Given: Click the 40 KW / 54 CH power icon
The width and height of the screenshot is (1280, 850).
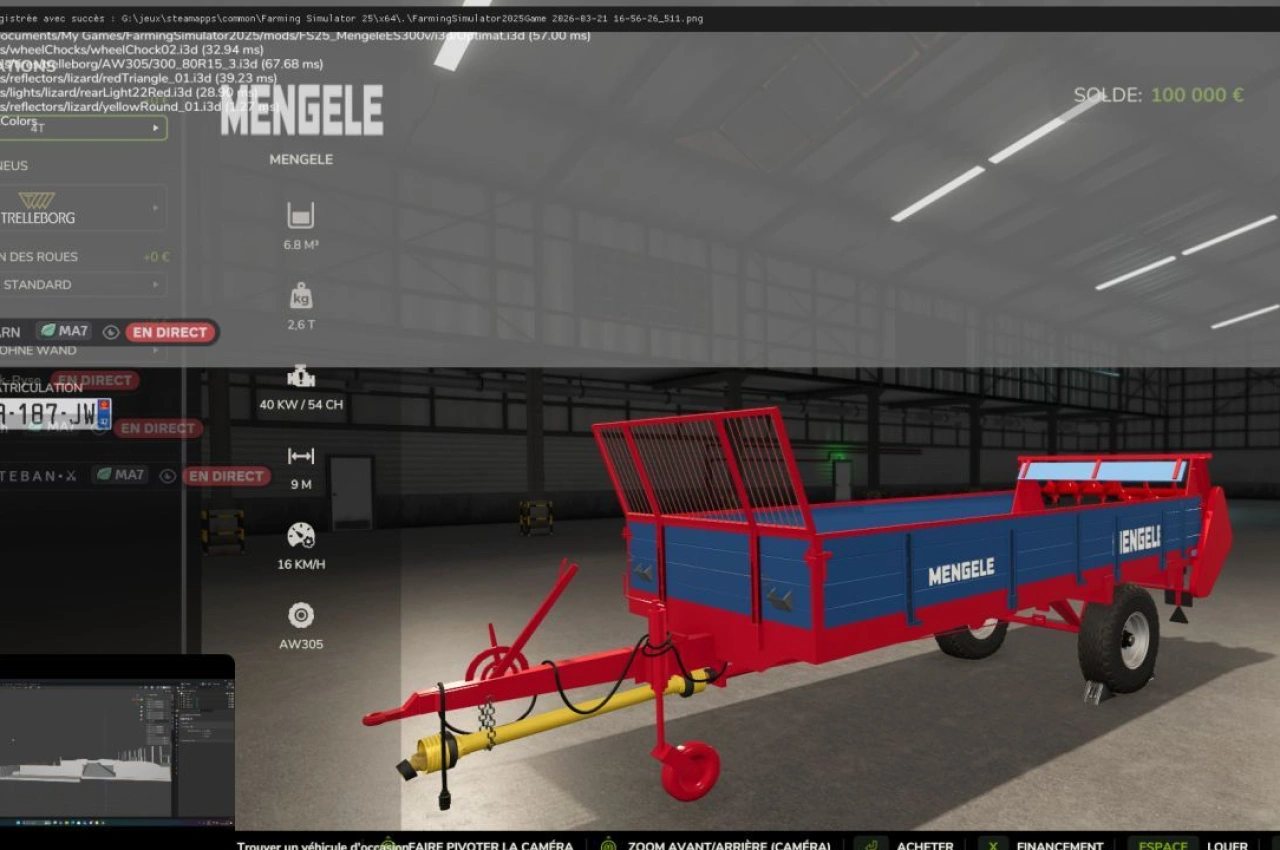Looking at the screenshot, I should (300, 377).
